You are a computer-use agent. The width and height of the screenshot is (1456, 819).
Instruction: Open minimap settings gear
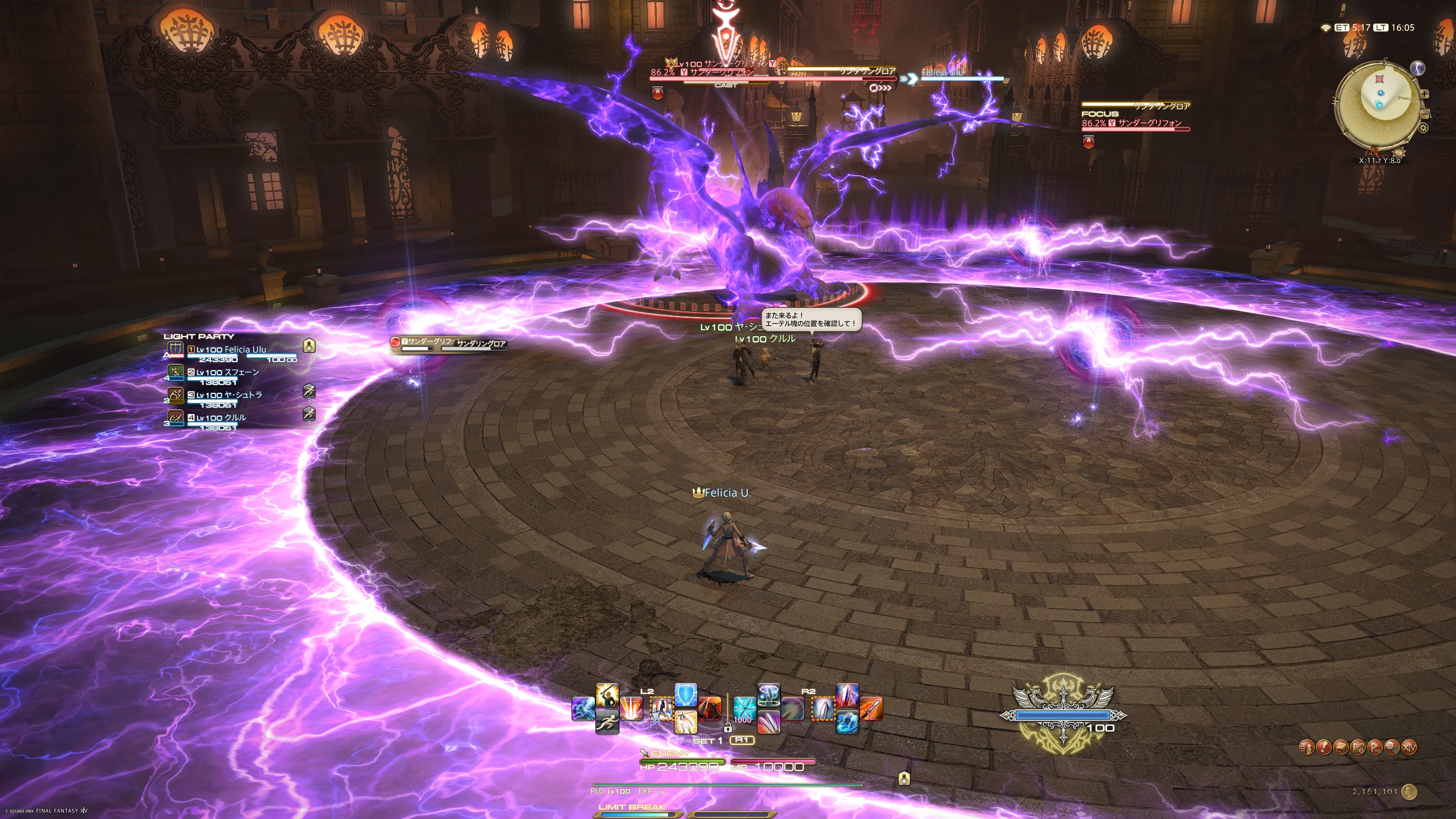pyautogui.click(x=1423, y=128)
